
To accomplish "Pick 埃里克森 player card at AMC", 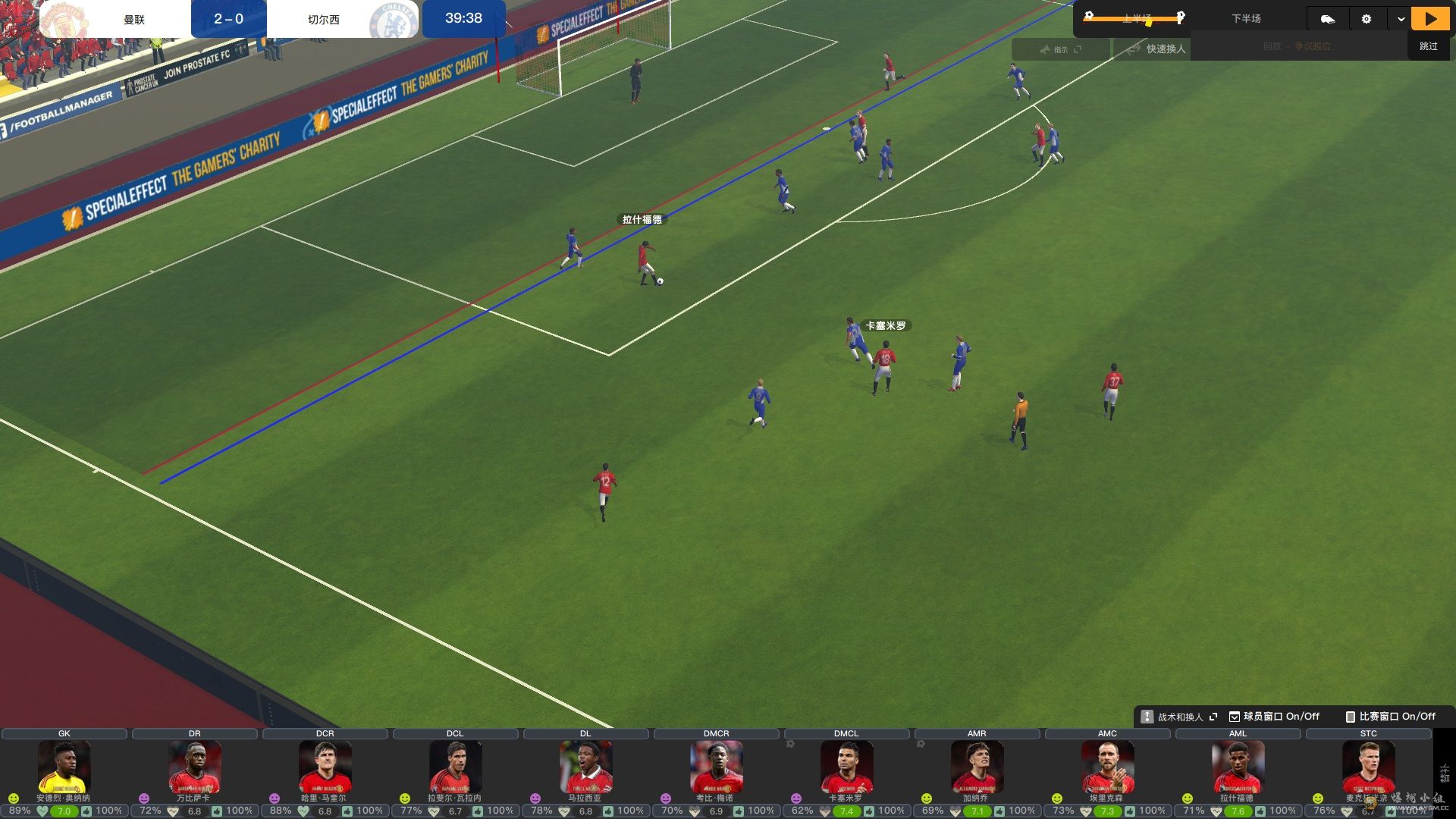I will (x=1107, y=767).
